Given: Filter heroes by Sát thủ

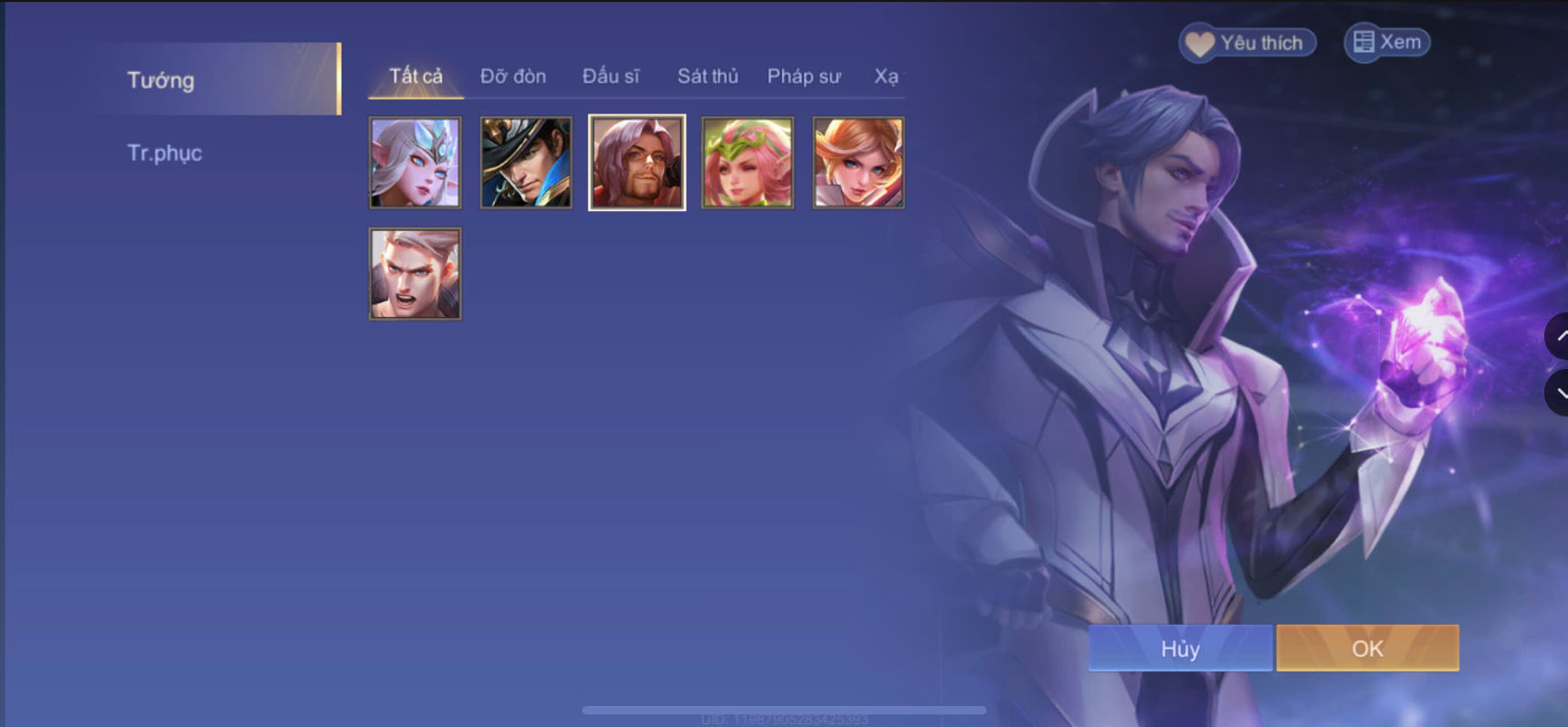Looking at the screenshot, I should coord(708,77).
